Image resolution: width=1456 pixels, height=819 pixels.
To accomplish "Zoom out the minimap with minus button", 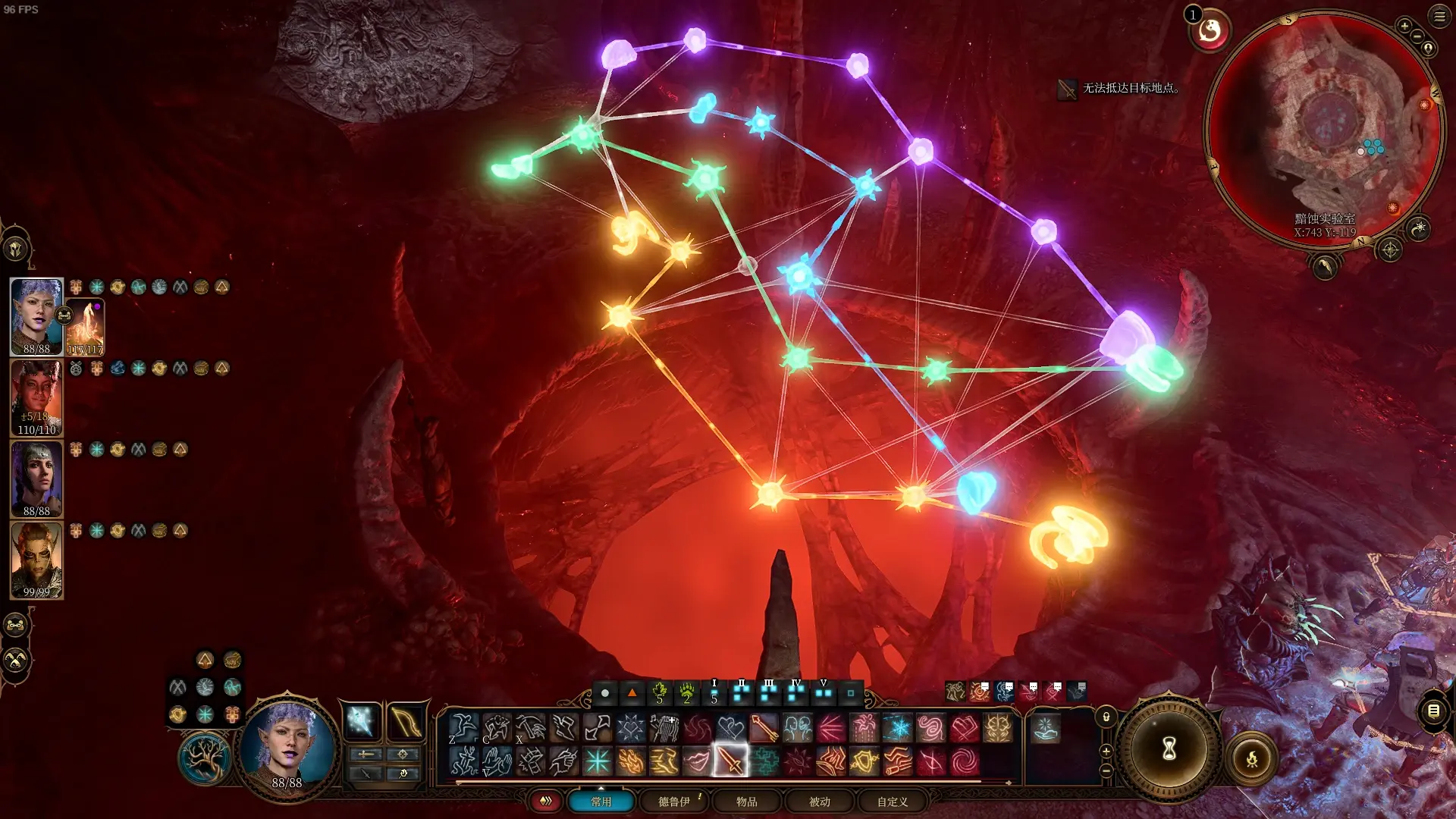I will [x=1417, y=36].
